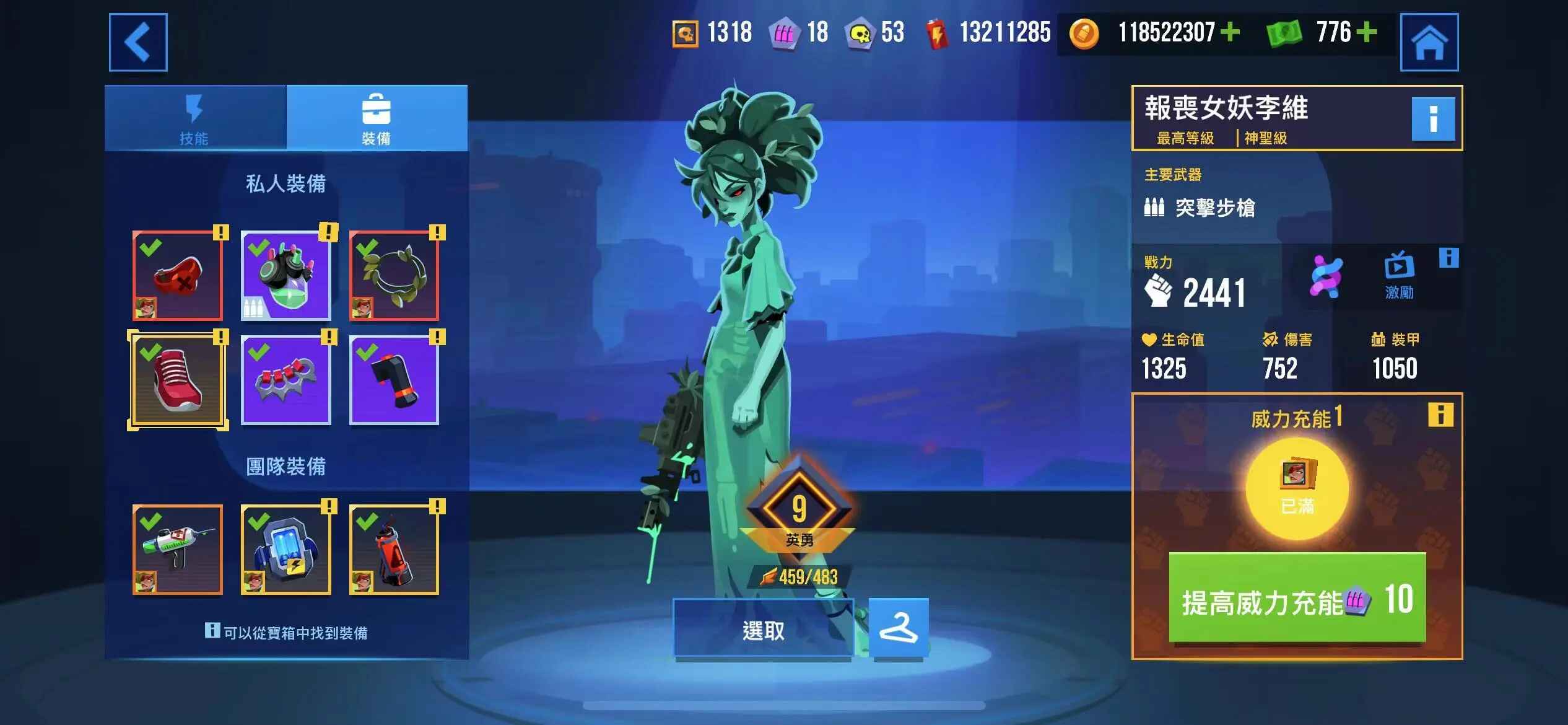The image size is (1568, 725).
Task: Pick the red sneaker equipment slot
Action: [x=178, y=380]
